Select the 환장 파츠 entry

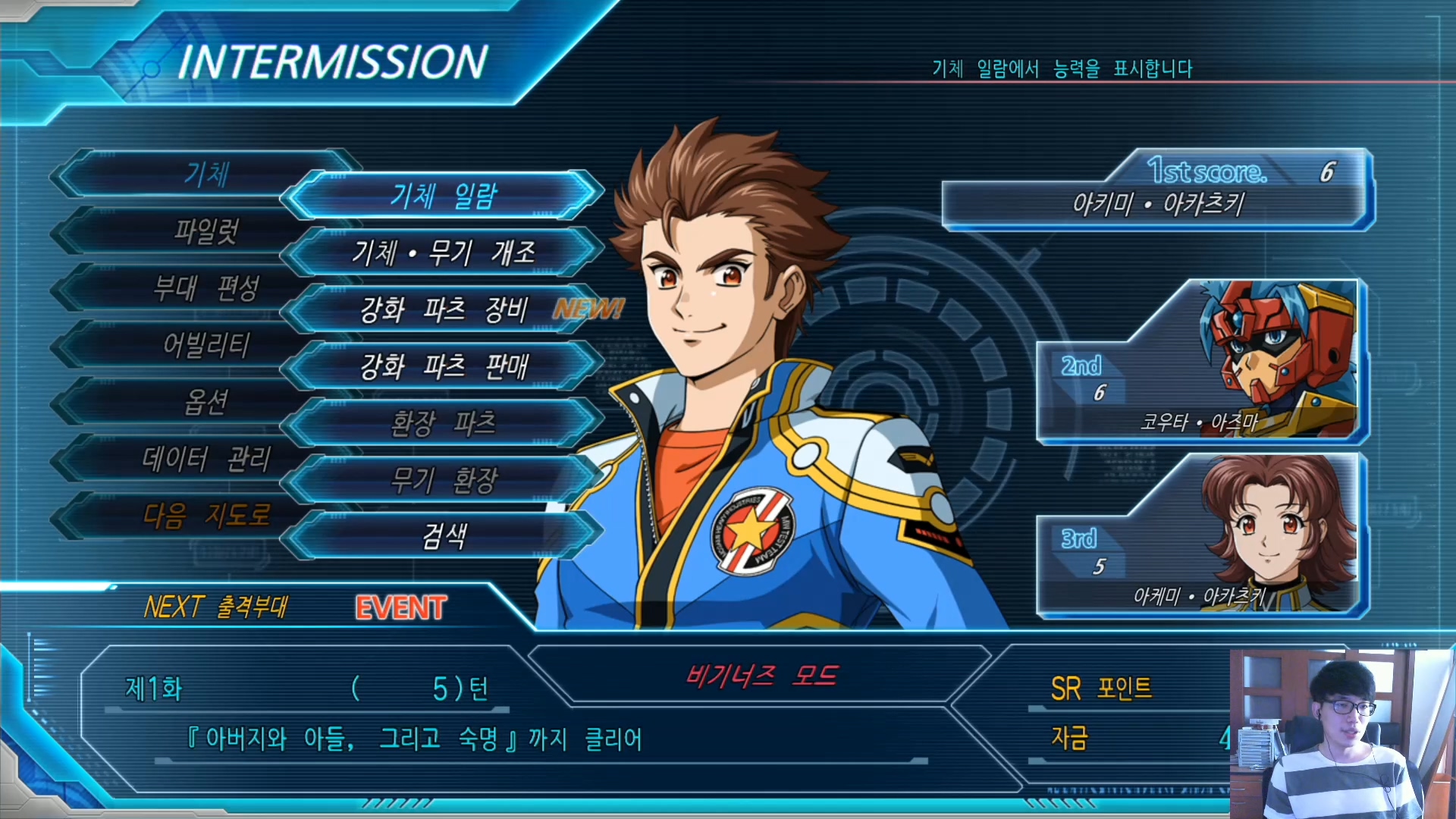point(444,423)
